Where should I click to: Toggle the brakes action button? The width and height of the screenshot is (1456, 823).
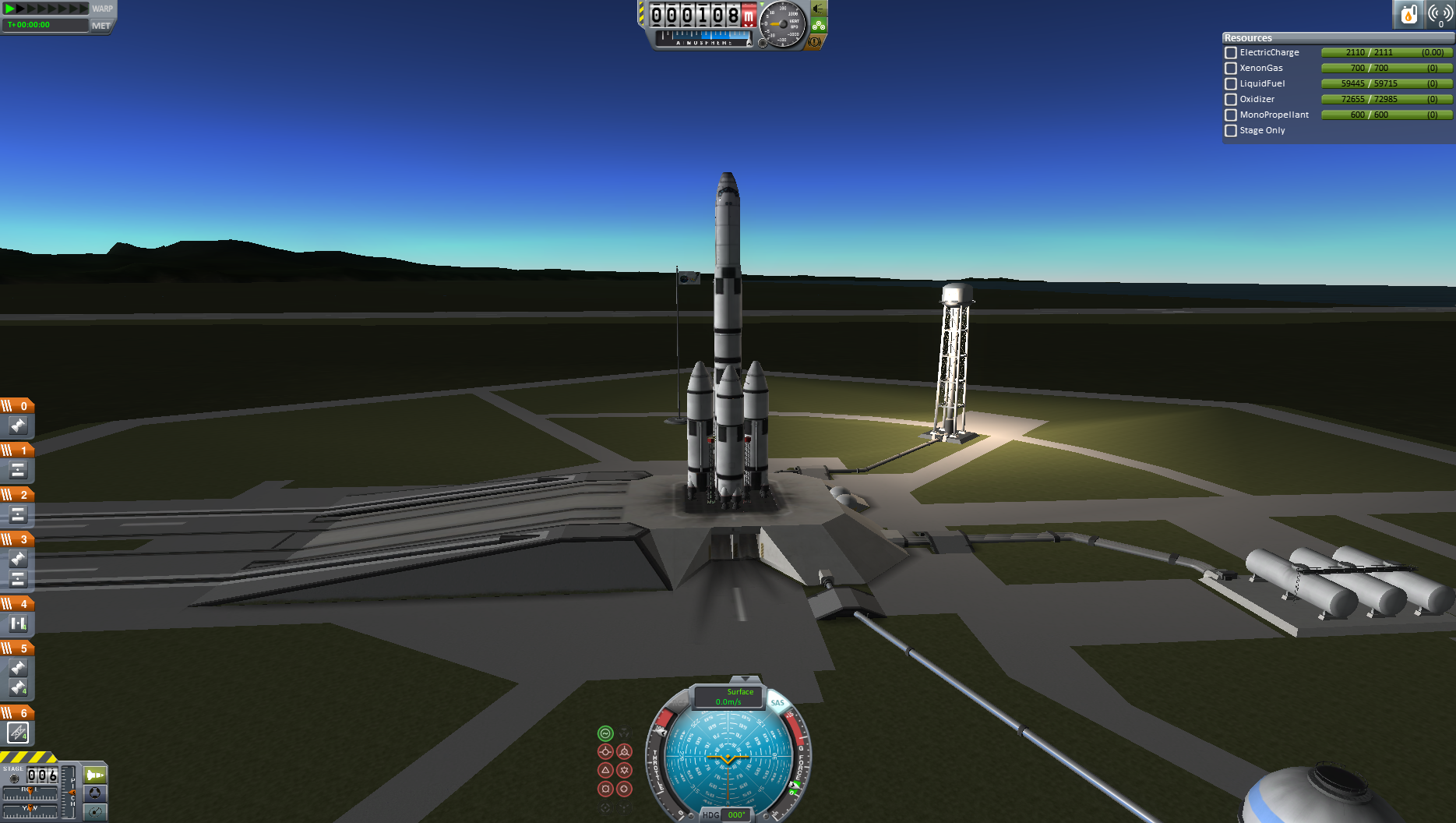click(815, 42)
